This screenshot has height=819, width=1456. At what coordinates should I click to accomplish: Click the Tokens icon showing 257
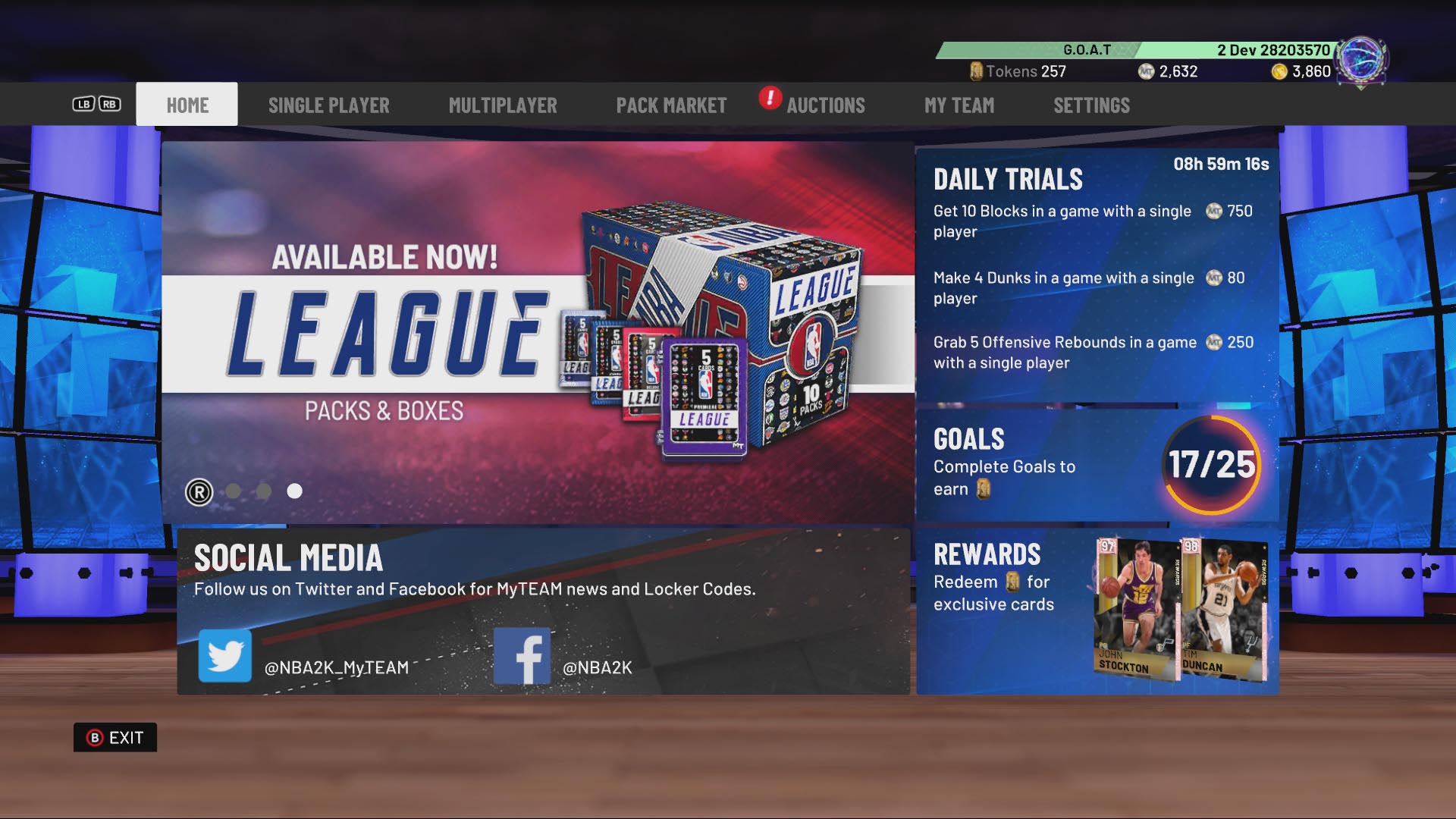977,71
